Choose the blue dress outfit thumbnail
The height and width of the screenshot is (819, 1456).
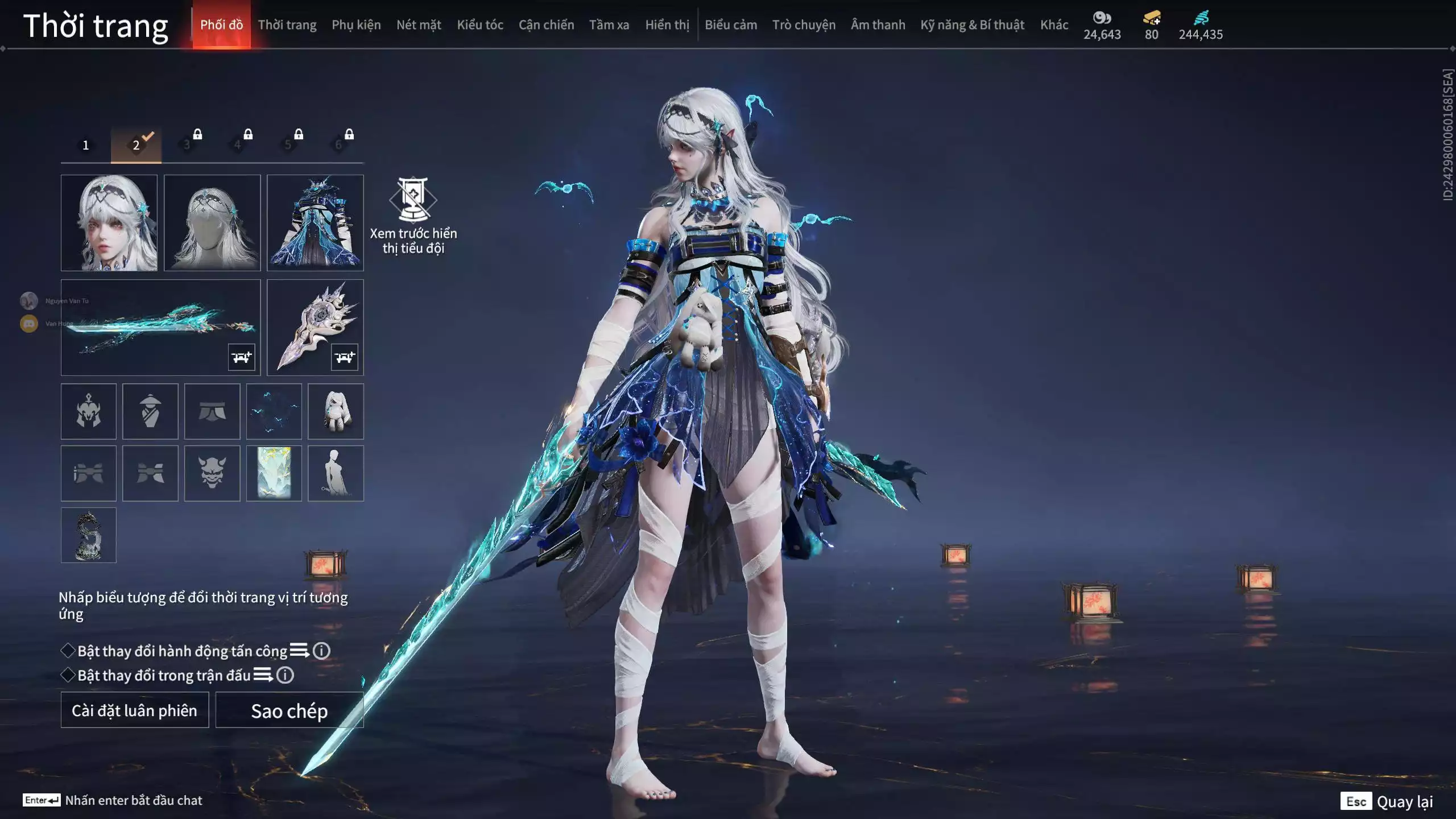pos(315,223)
